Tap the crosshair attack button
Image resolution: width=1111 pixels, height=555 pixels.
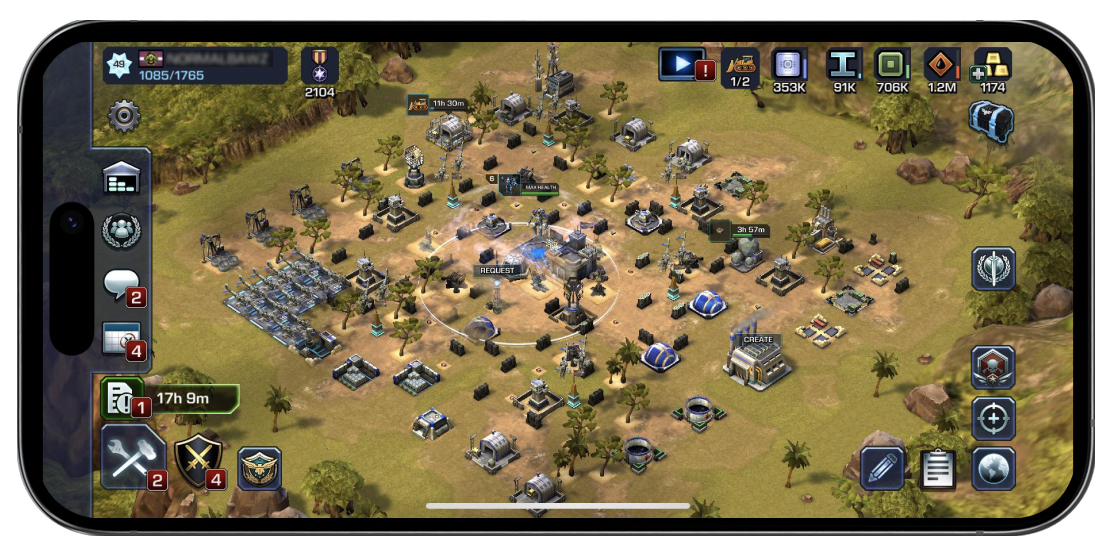pyautogui.click(x=993, y=418)
